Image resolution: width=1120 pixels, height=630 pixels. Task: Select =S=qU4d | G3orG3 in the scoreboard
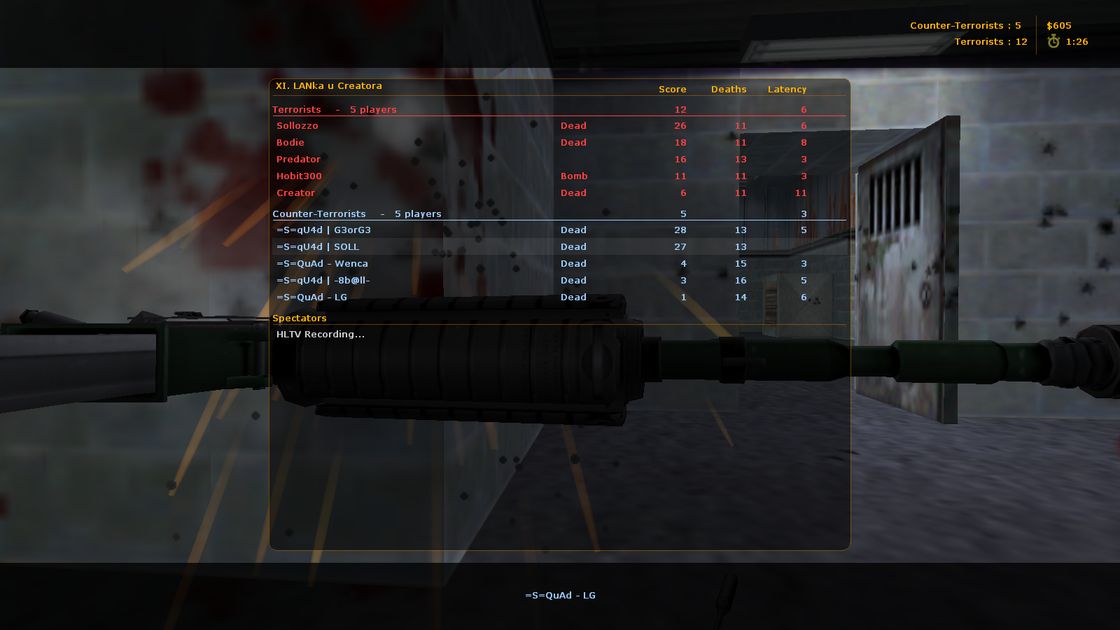click(324, 230)
